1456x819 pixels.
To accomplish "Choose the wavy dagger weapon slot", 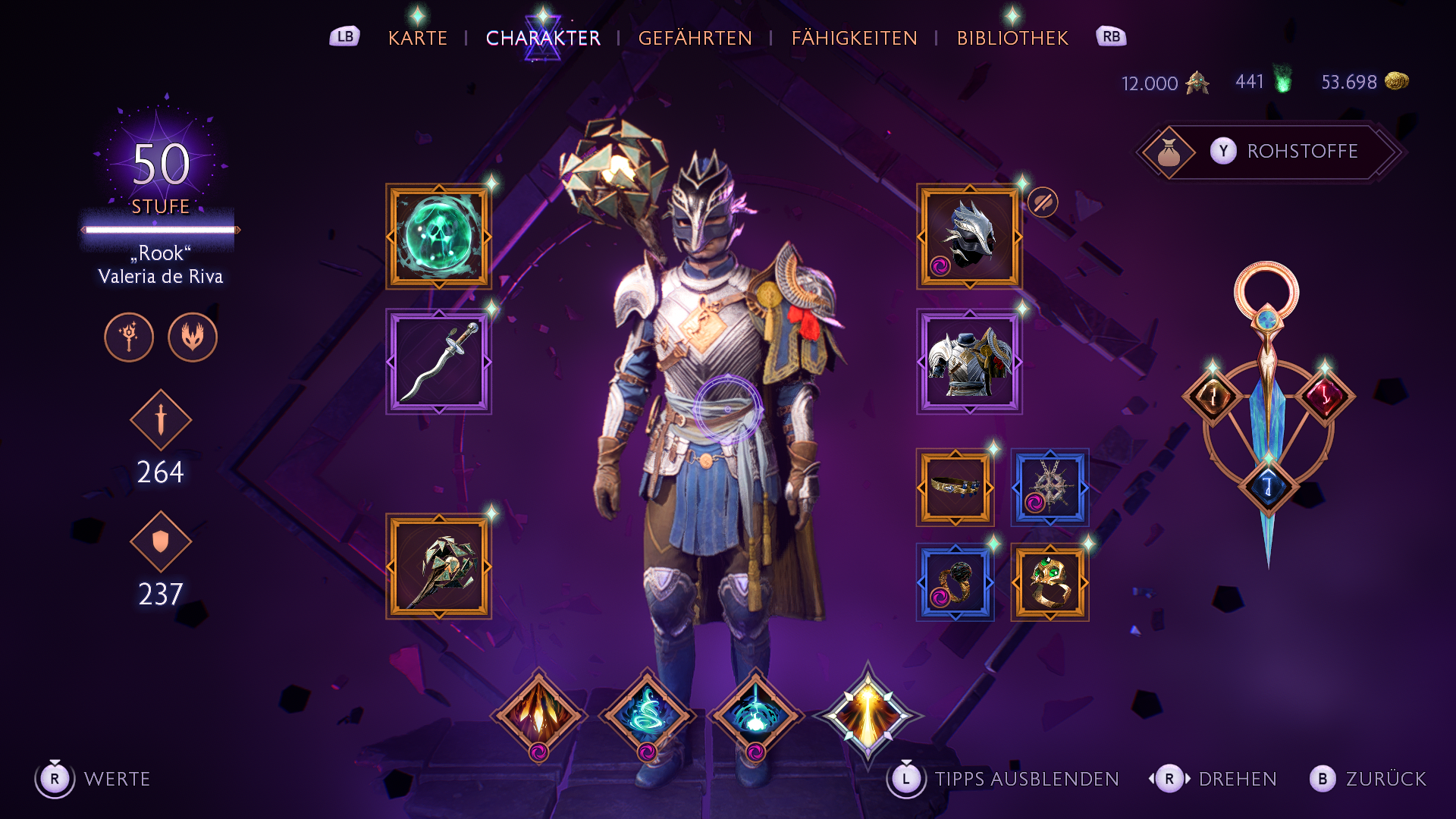I will click(438, 362).
